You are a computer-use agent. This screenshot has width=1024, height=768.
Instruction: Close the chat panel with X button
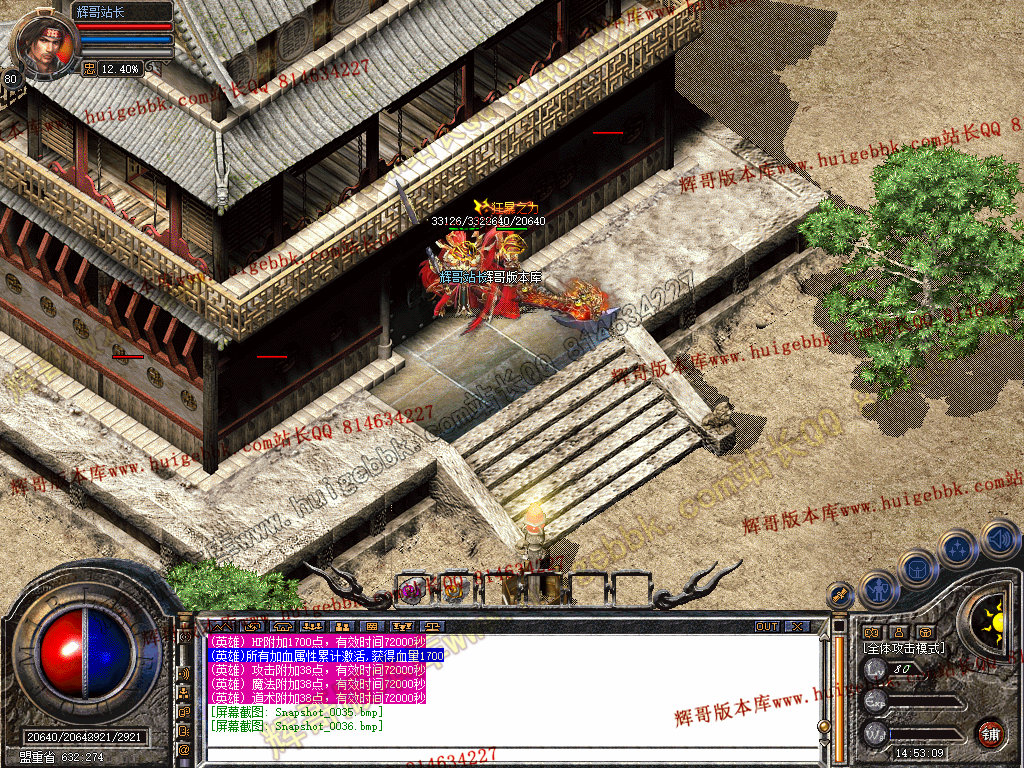(x=797, y=626)
